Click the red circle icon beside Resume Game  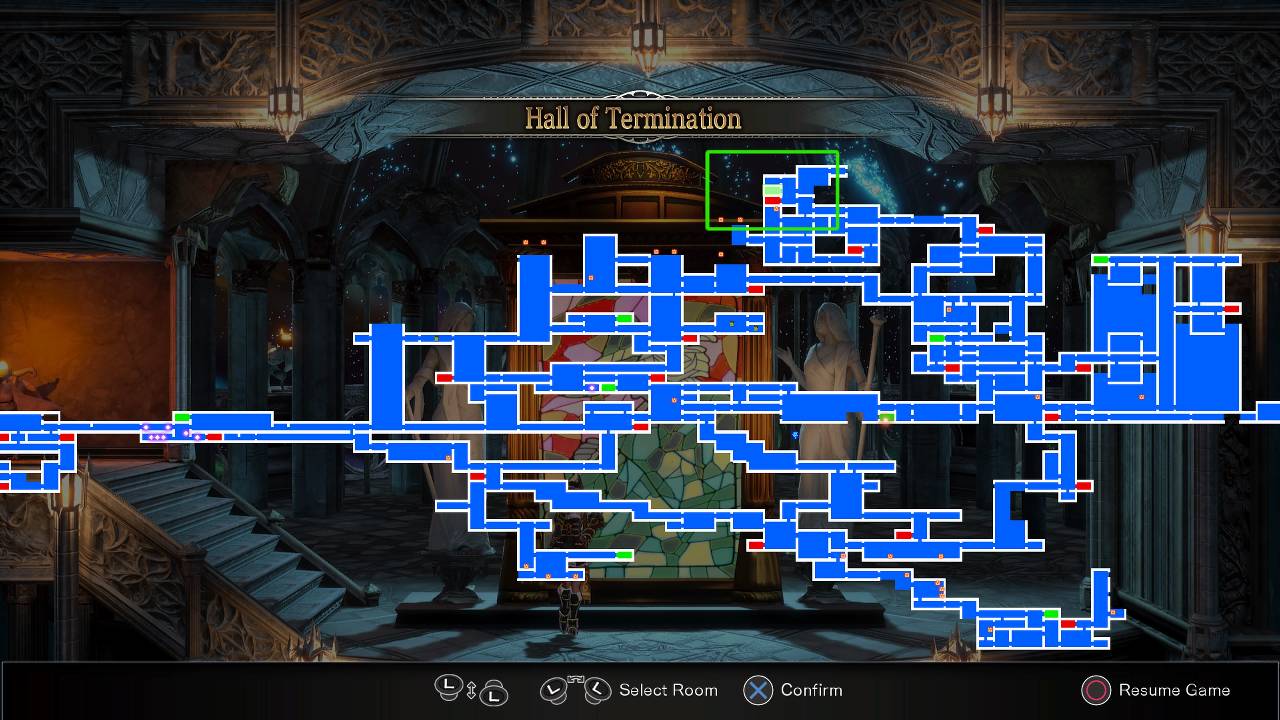[1097, 690]
